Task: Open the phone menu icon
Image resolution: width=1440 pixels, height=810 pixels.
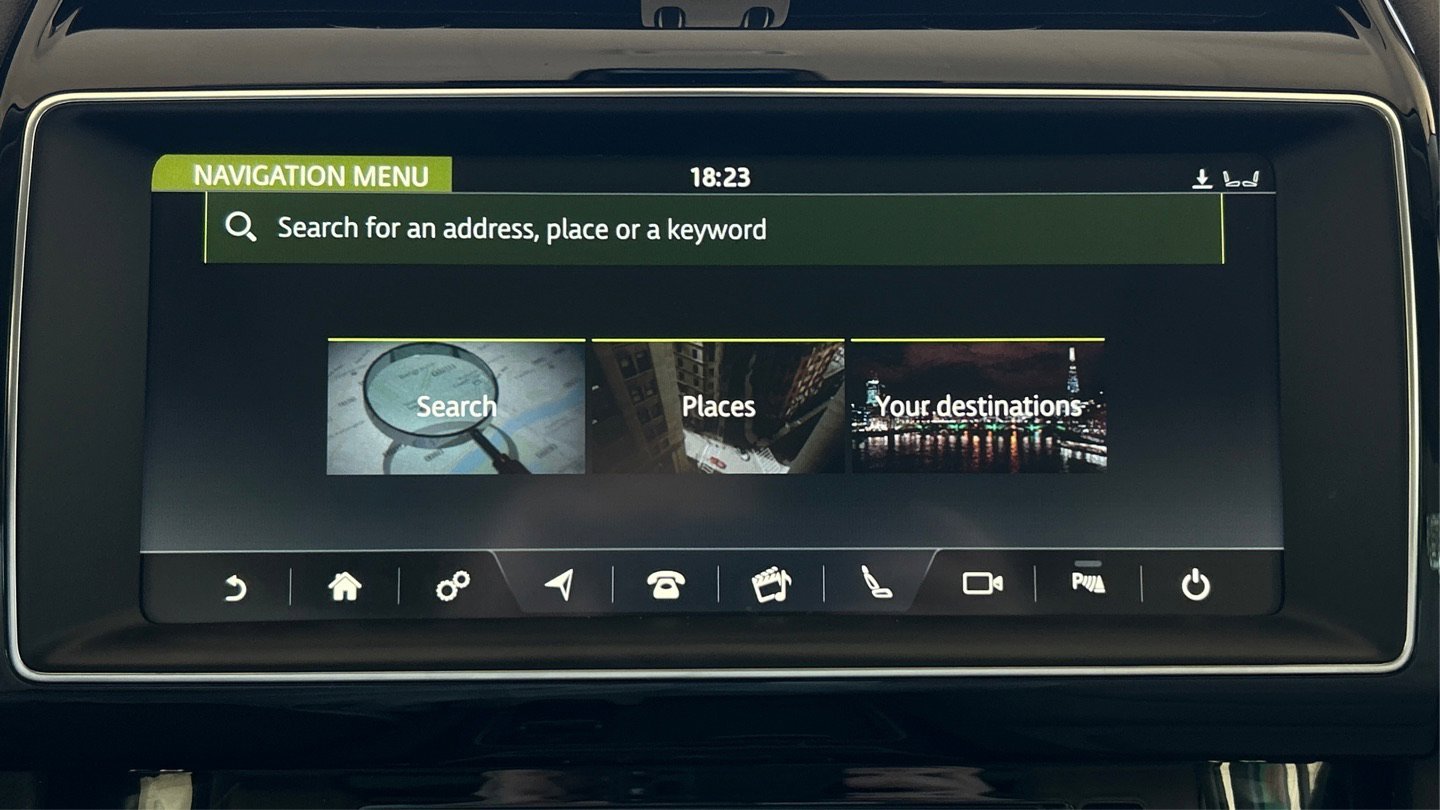Action: click(x=665, y=586)
